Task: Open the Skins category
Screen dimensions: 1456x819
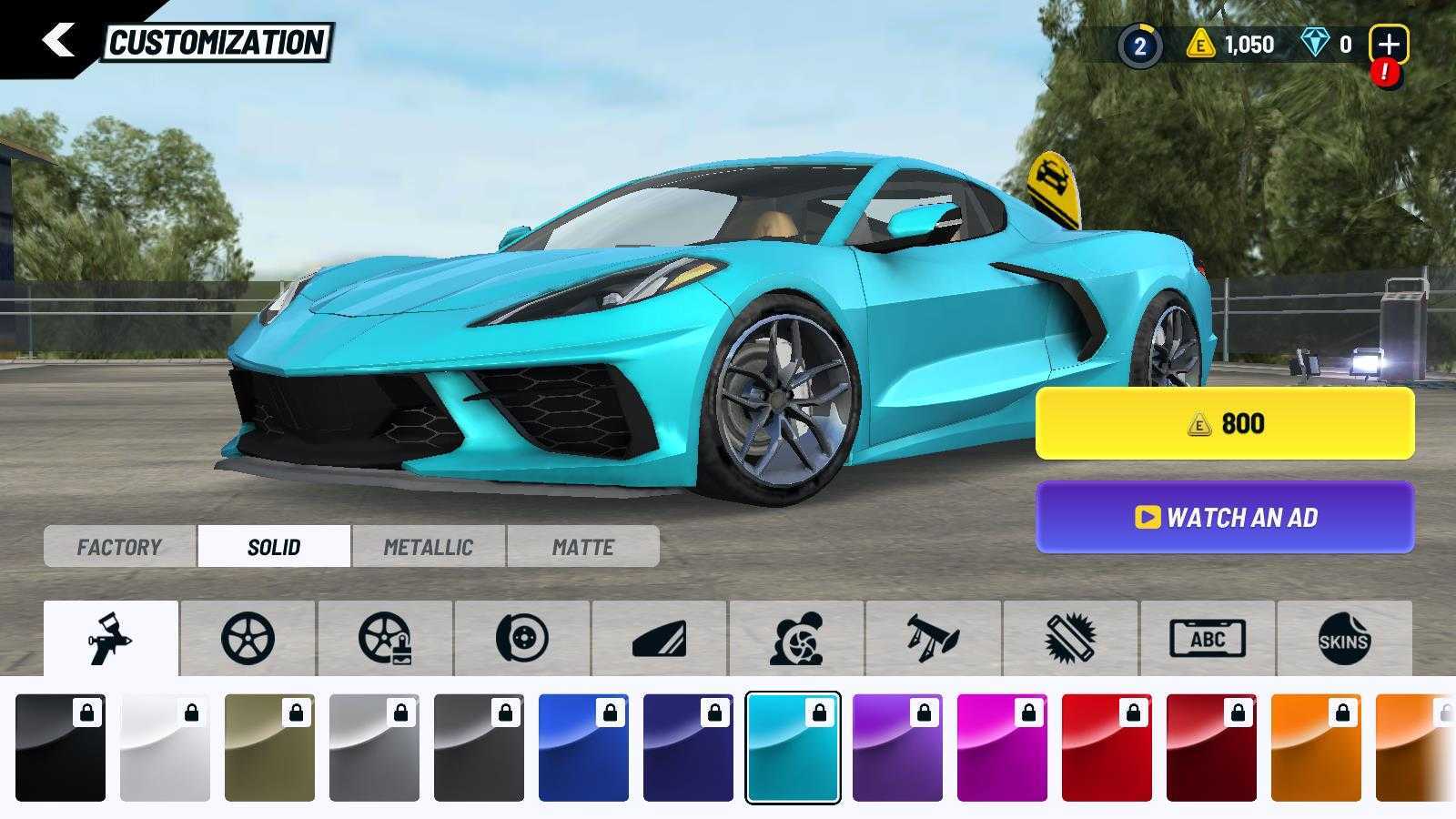Action: [1344, 638]
